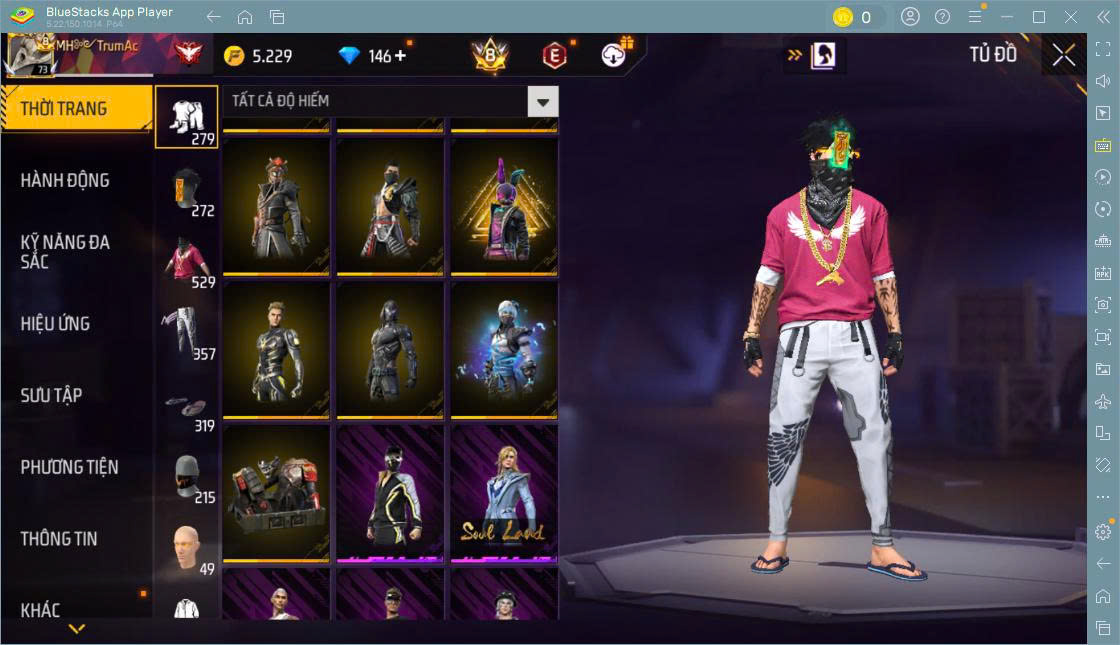Select the THỜI TRANG category

click(x=64, y=109)
